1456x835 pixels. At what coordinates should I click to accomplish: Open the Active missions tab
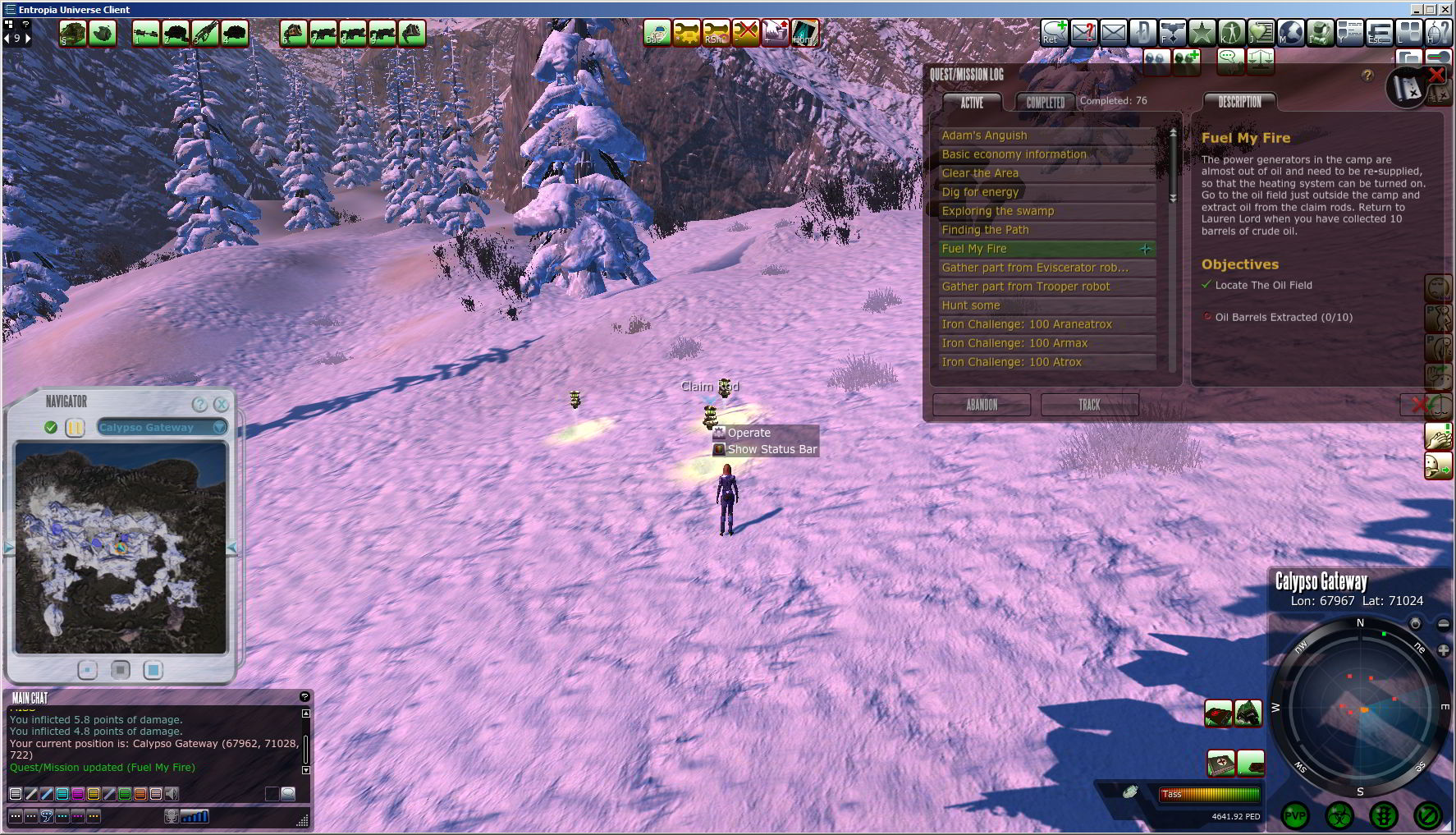[972, 102]
